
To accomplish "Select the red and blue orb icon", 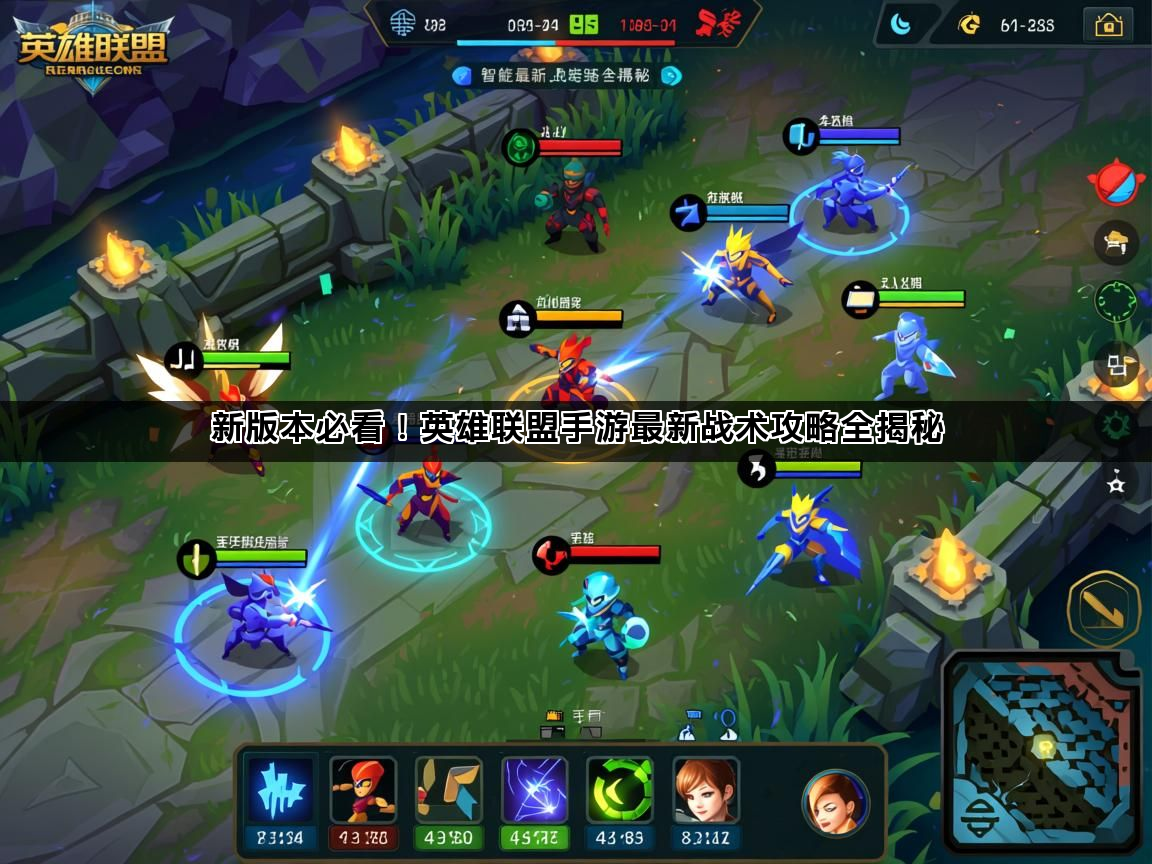I will pos(1116,183).
